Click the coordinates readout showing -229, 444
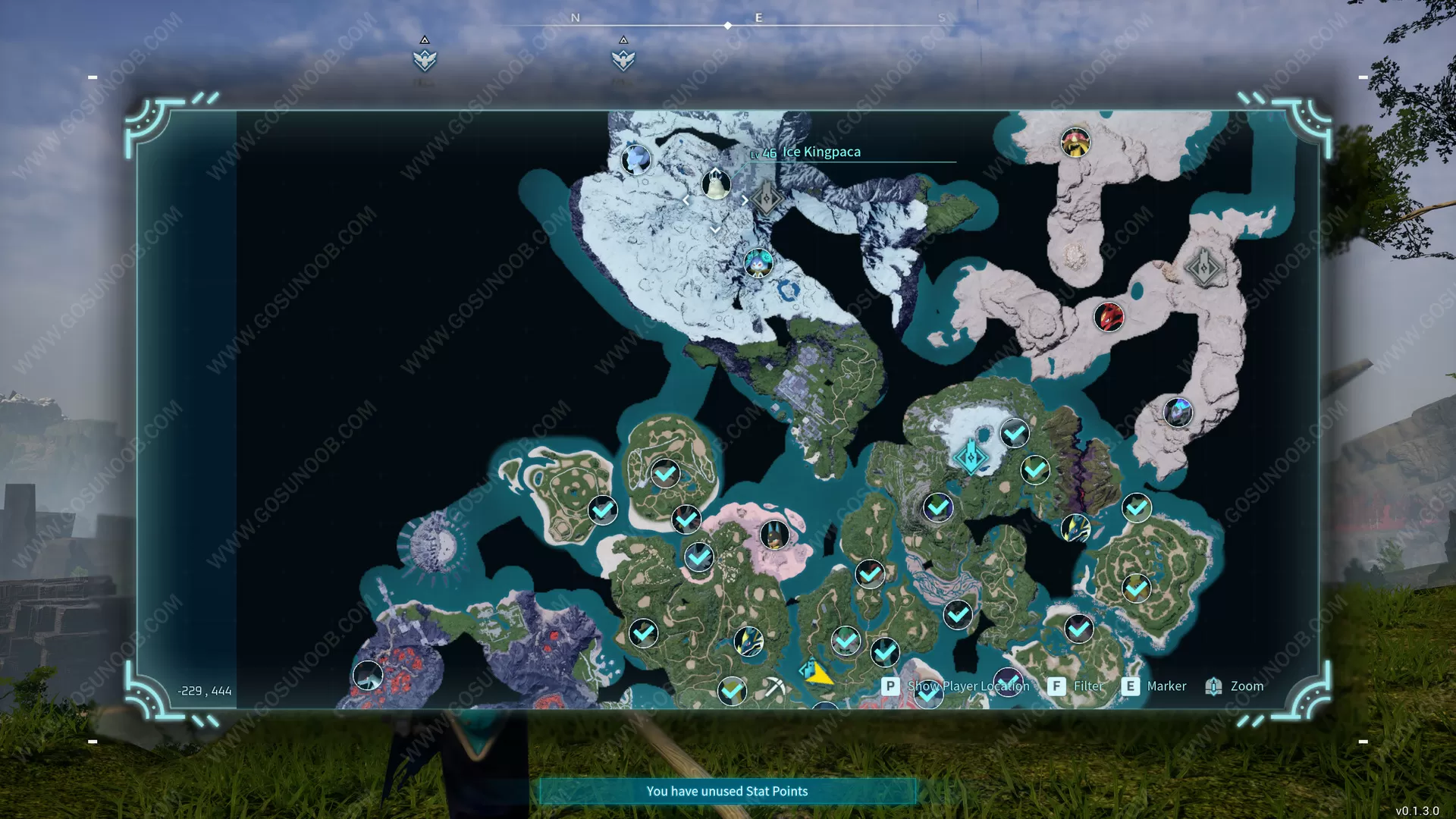 pos(203,691)
